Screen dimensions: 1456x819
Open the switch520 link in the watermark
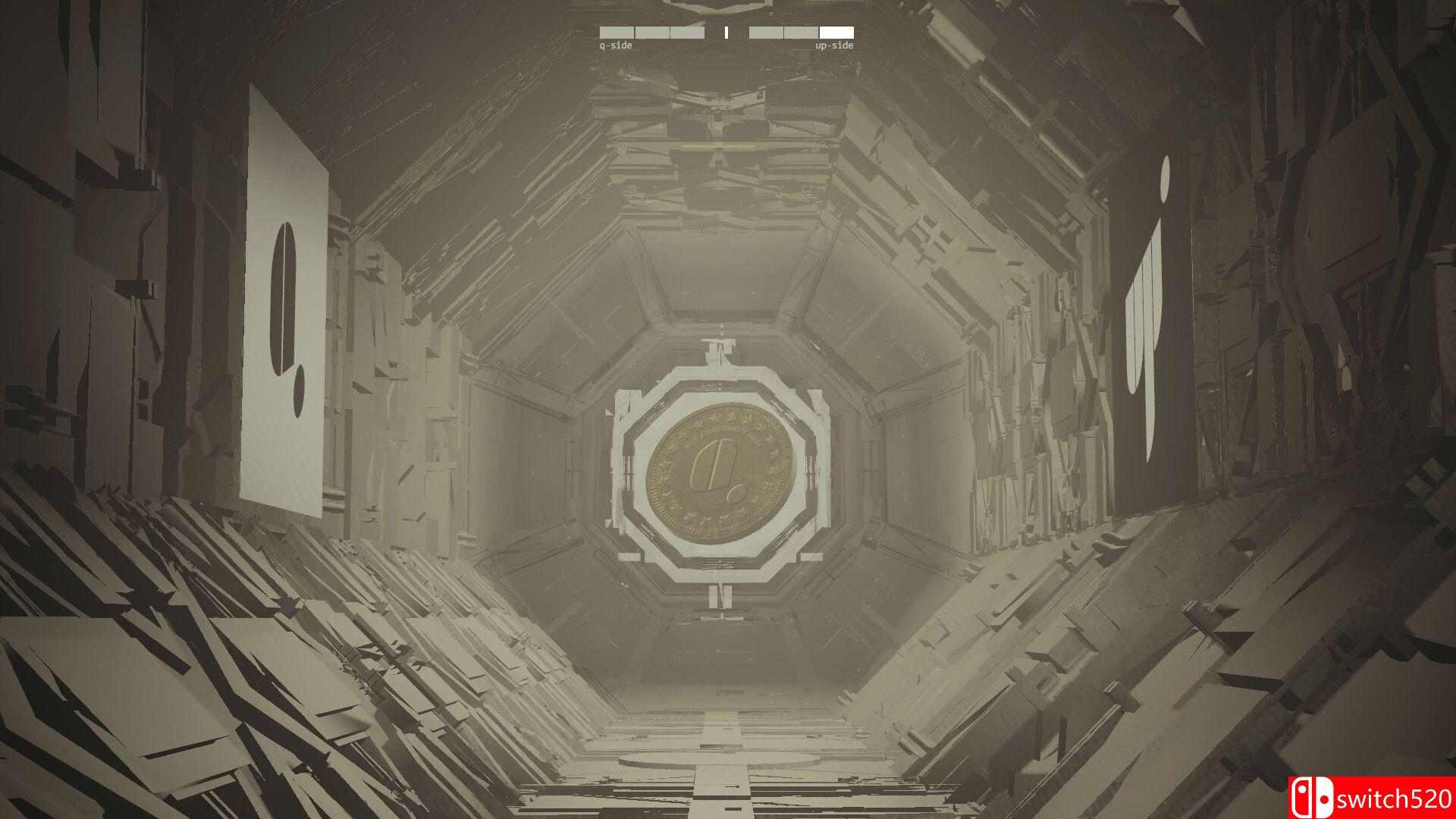click(1395, 798)
